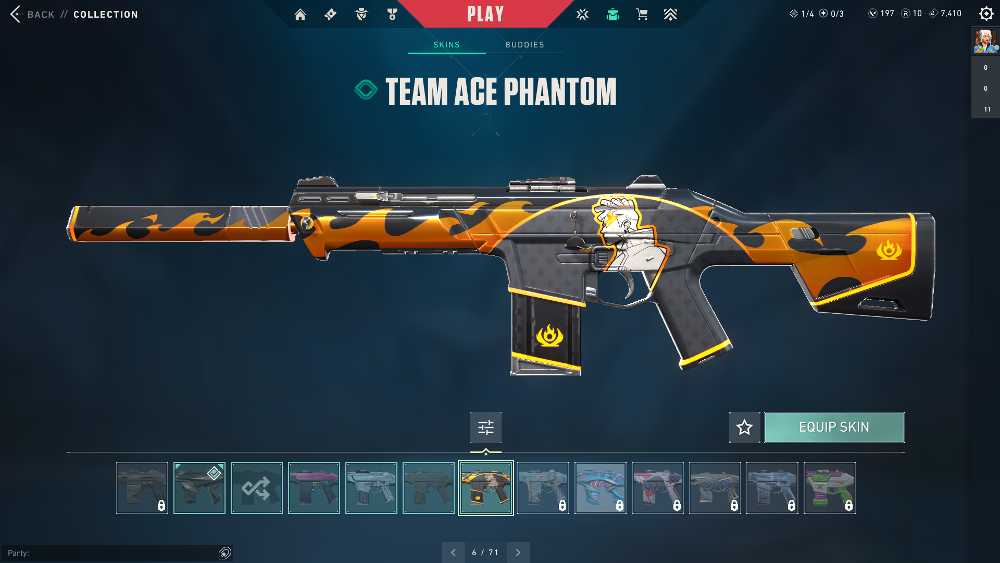The width and height of the screenshot is (1000, 563).
Task: Open the store via shopping cart icon
Action: tap(642, 14)
